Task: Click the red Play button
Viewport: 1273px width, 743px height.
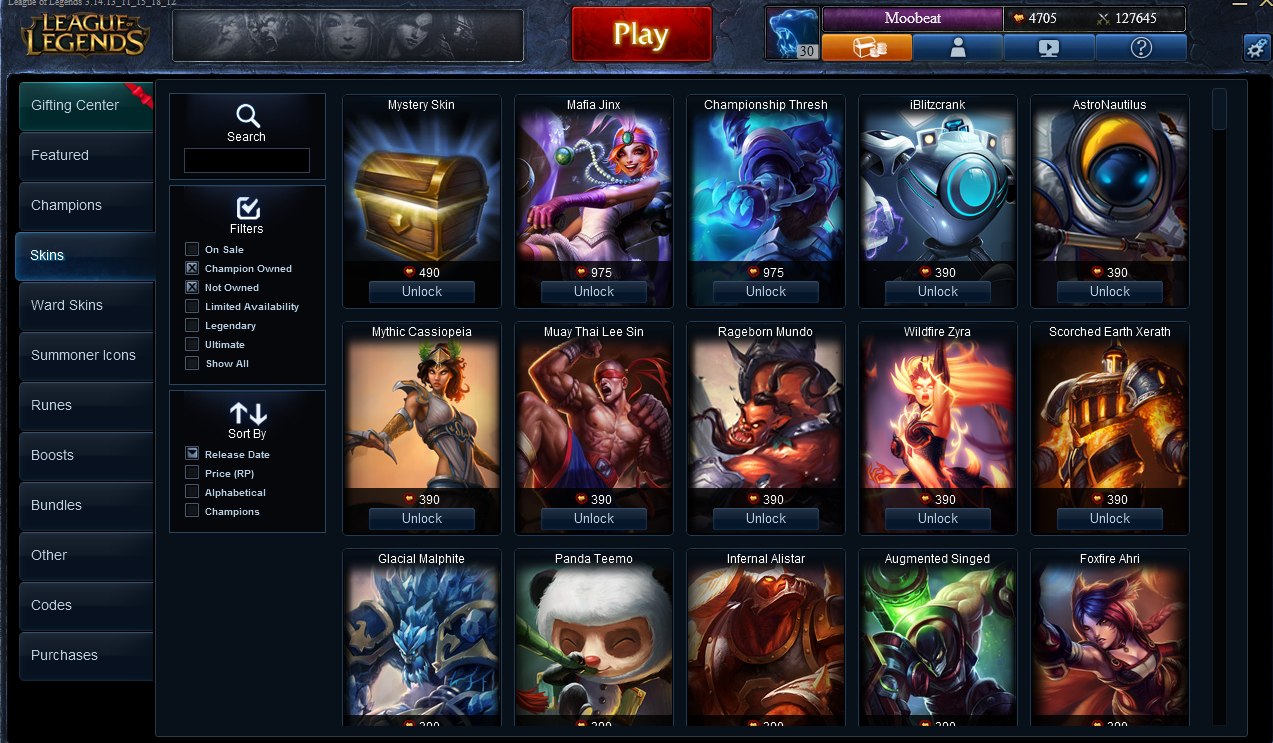Action: pos(641,35)
